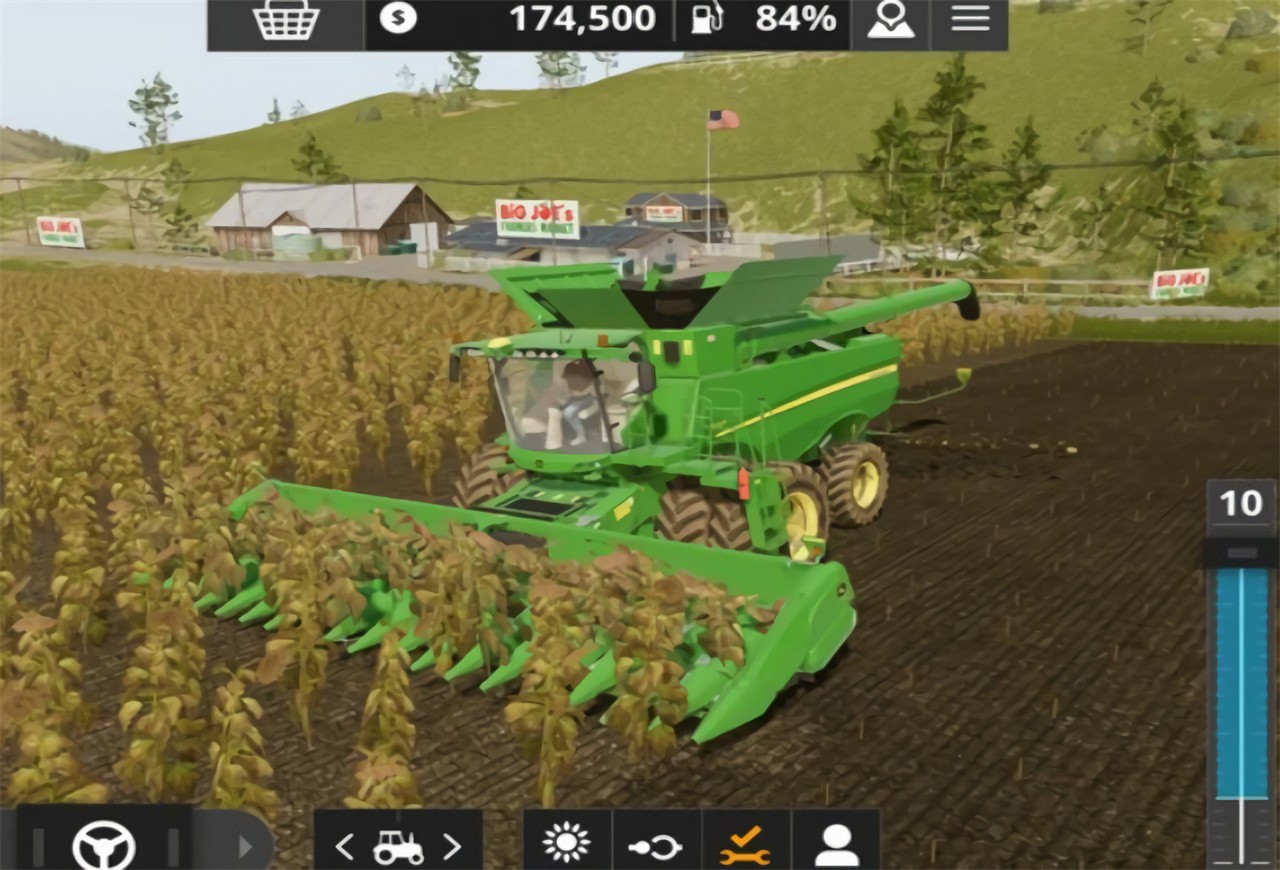Open the pause menu from the top-right
The image size is (1280, 870).
pos(969,18)
